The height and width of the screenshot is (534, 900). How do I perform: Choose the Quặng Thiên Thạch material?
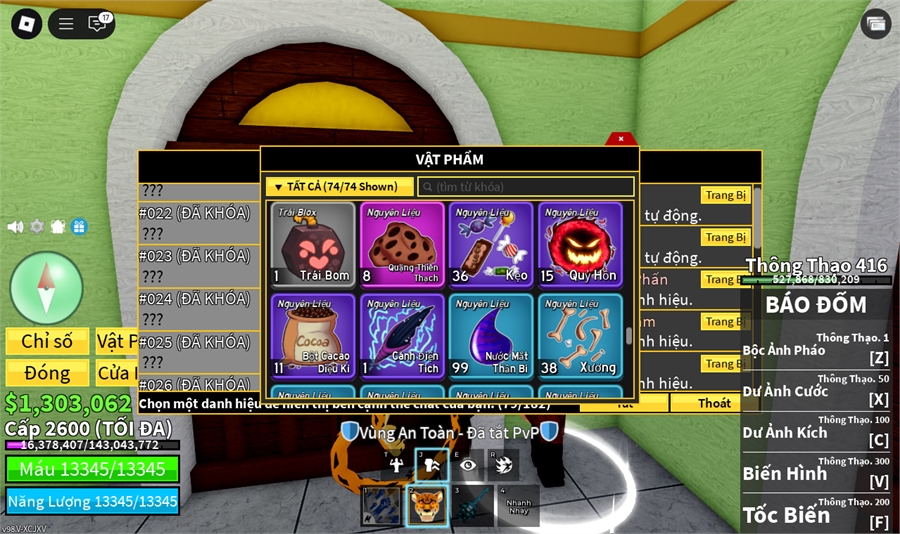point(401,245)
